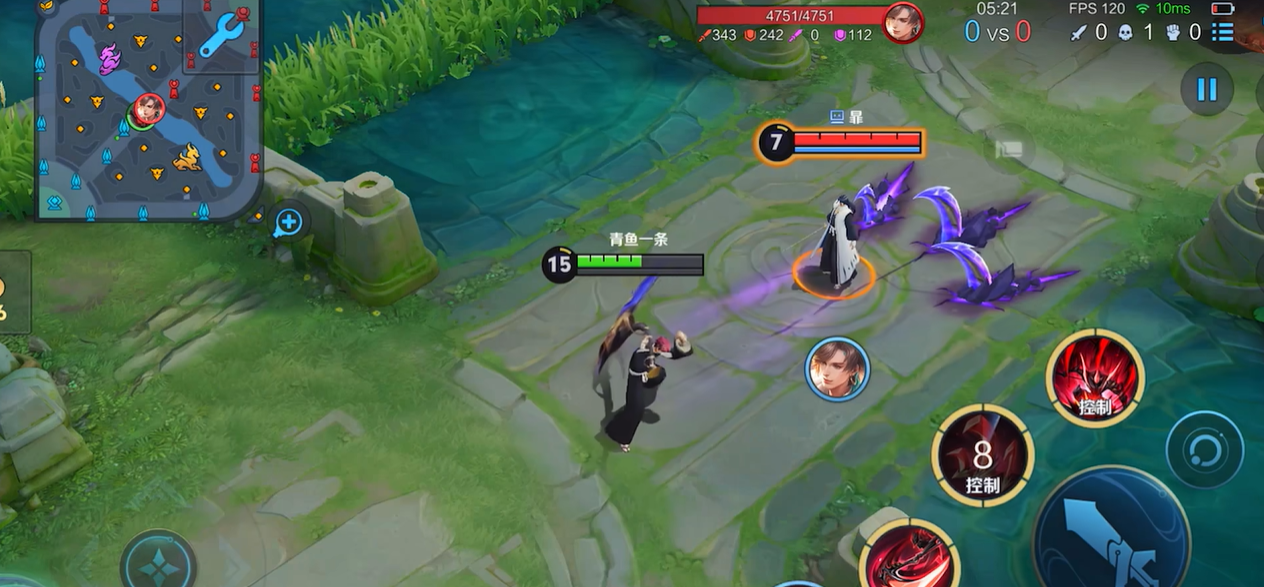Tap the movement joystick star button
The height and width of the screenshot is (587, 1264).
click(x=158, y=564)
